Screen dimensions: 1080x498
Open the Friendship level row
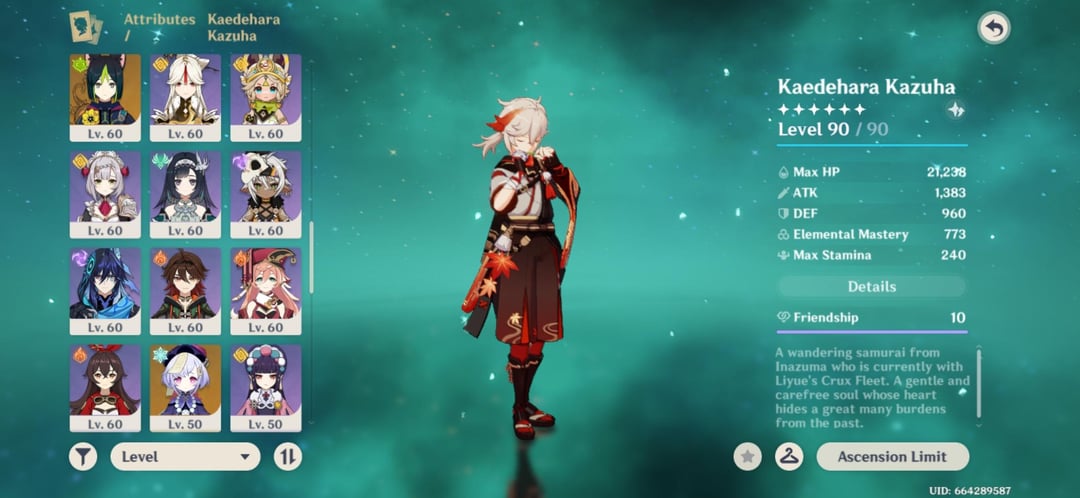[x=871, y=318]
